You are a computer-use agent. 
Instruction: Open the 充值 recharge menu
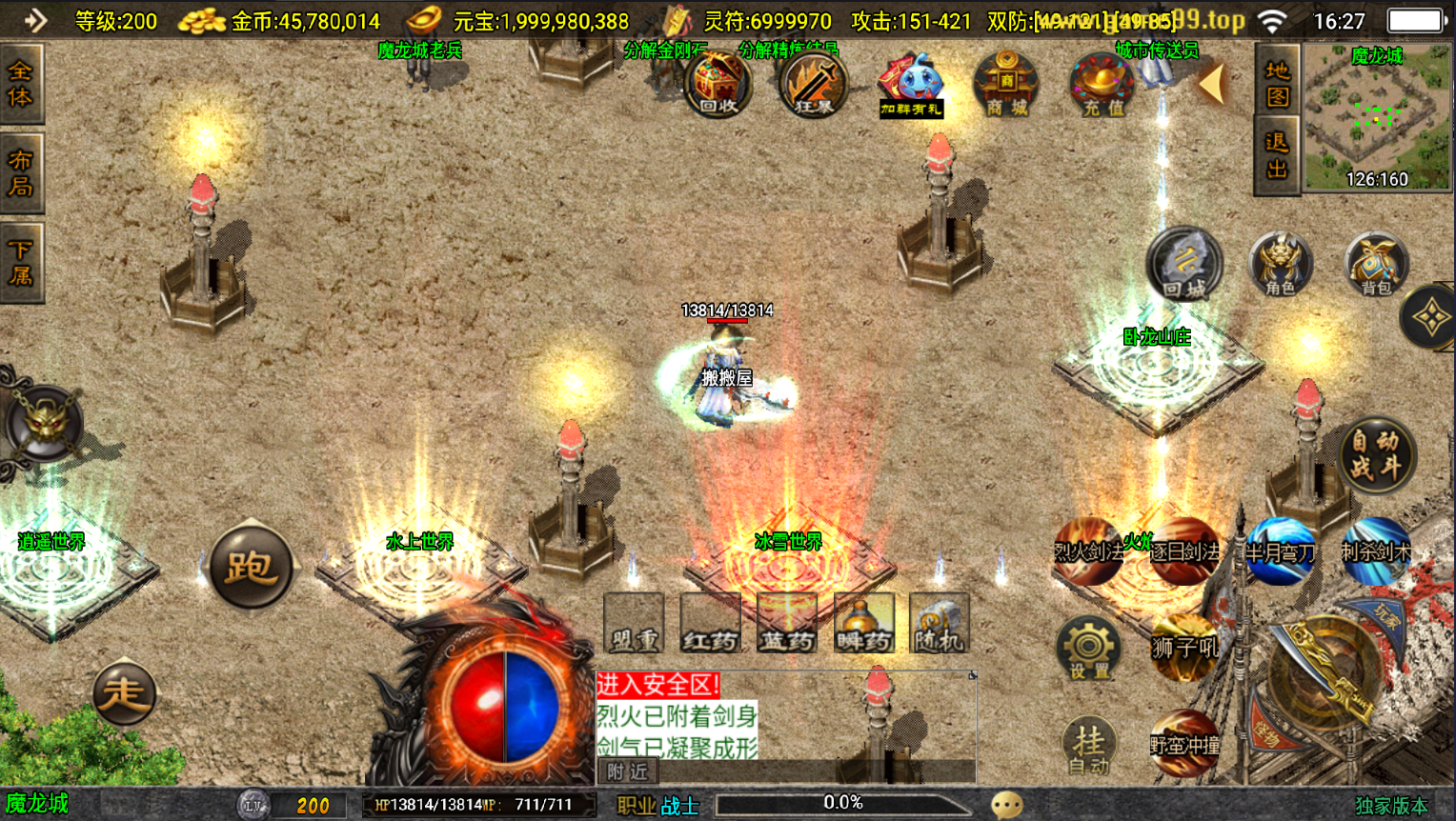tap(1102, 86)
